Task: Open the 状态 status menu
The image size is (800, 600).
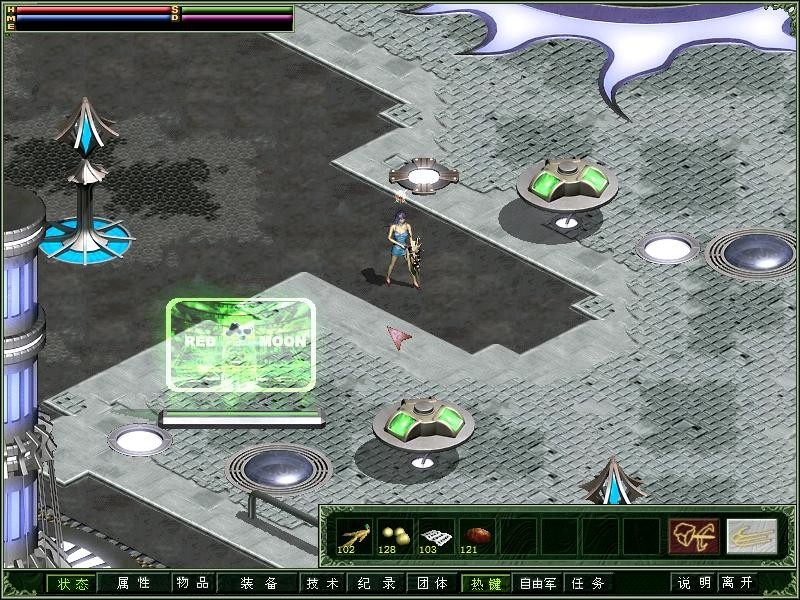Action: [x=71, y=583]
